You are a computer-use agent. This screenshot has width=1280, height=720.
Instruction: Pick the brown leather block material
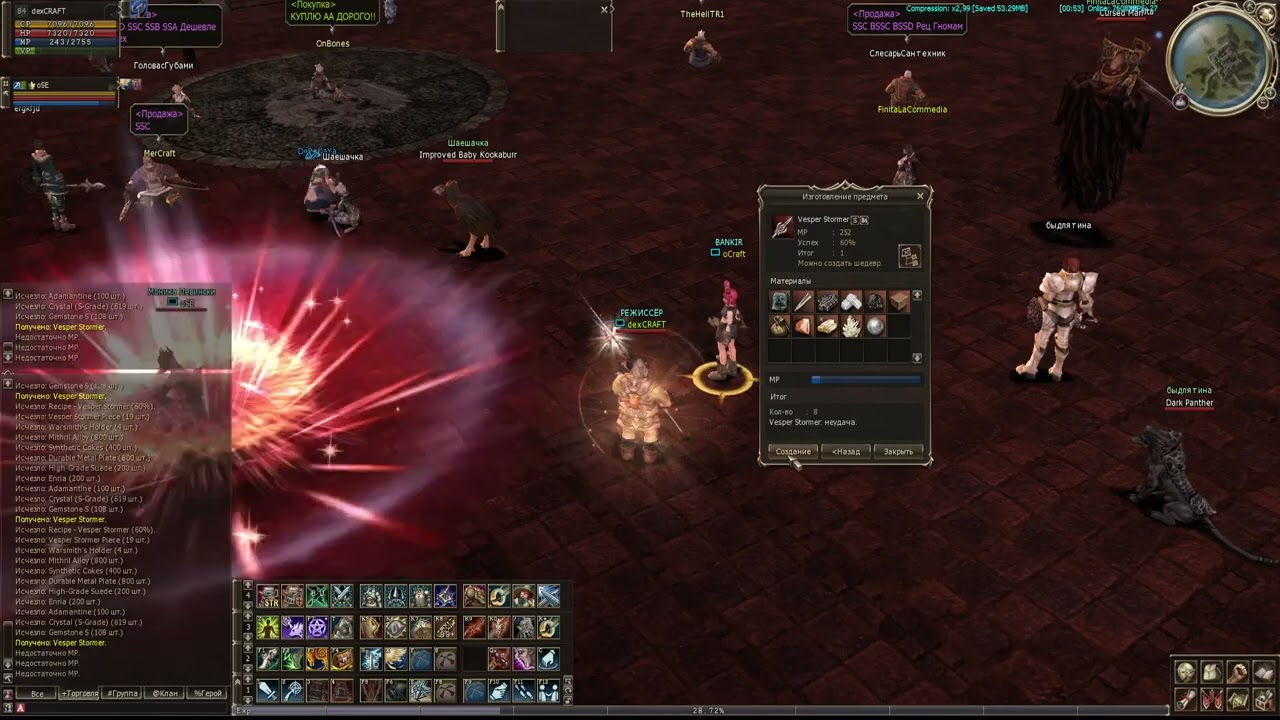coord(899,301)
